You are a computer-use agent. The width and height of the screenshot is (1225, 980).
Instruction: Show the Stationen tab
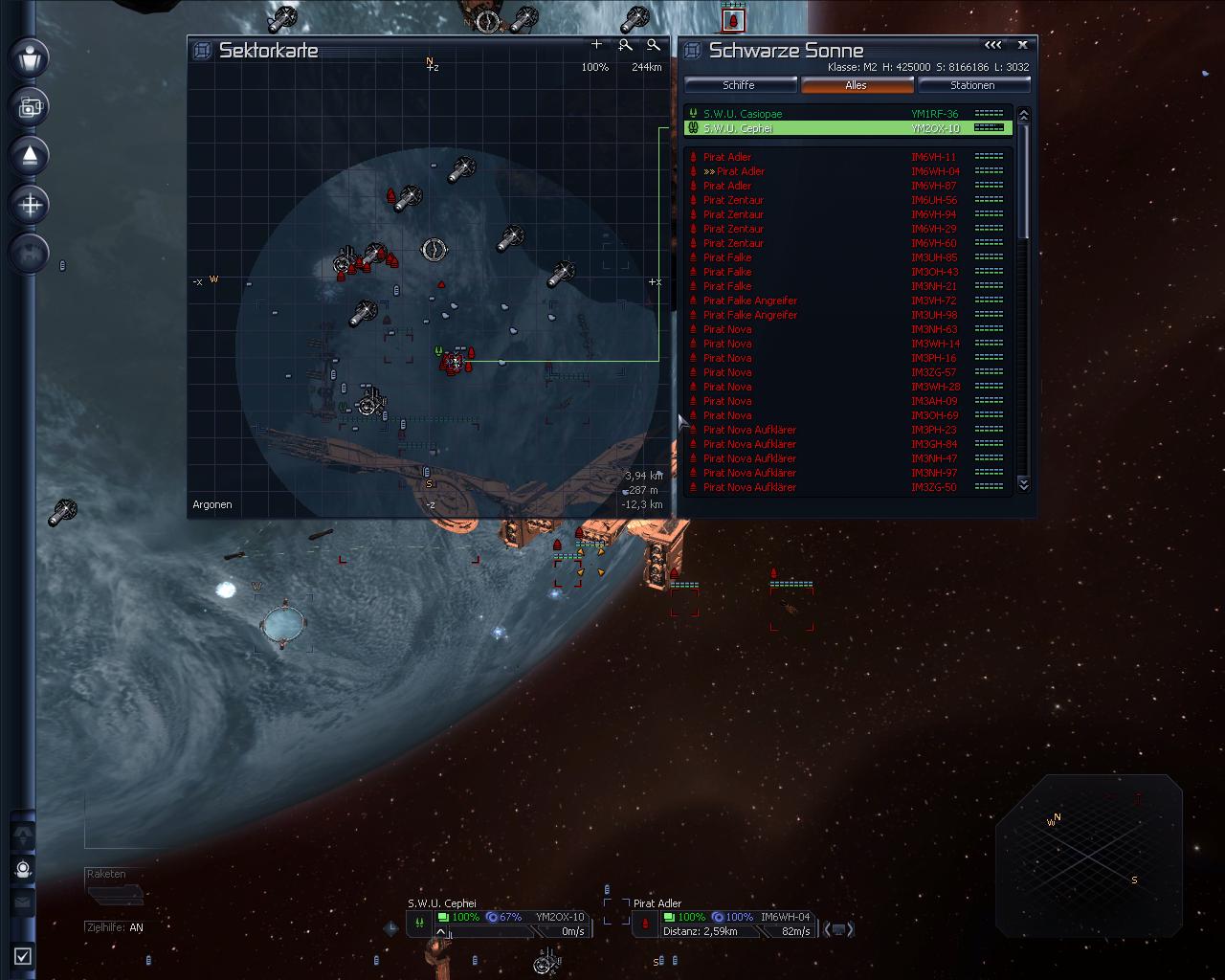[x=972, y=85]
